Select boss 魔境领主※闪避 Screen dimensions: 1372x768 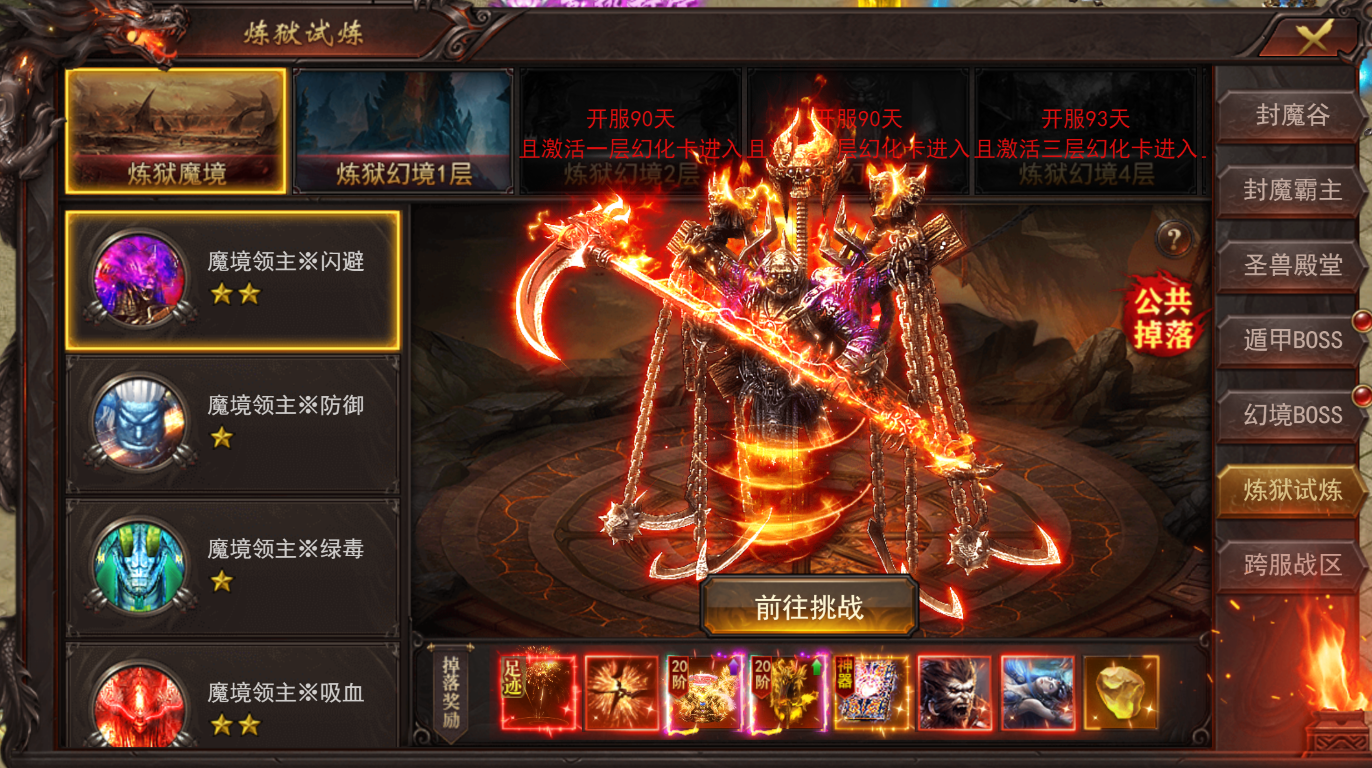[x=232, y=280]
